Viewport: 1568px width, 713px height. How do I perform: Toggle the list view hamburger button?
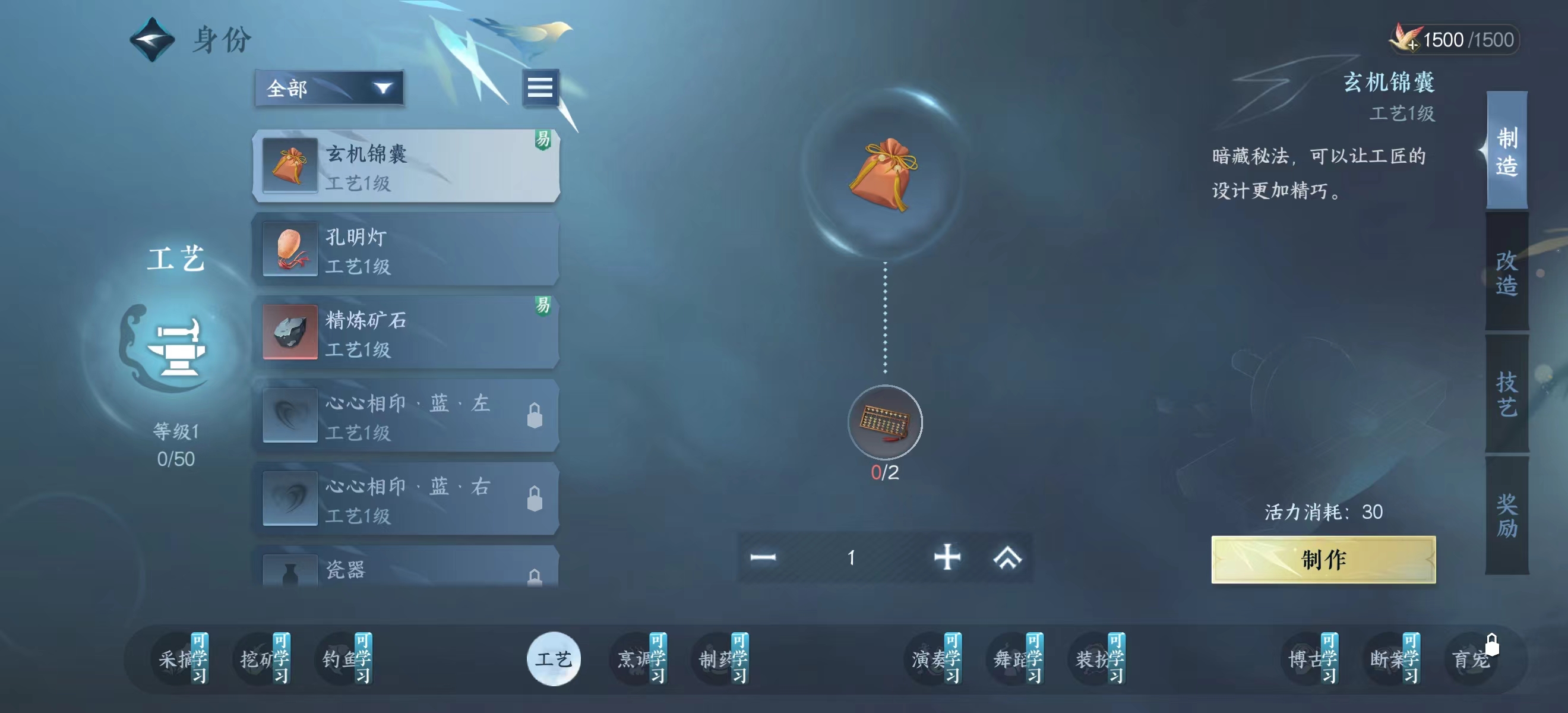tap(540, 89)
